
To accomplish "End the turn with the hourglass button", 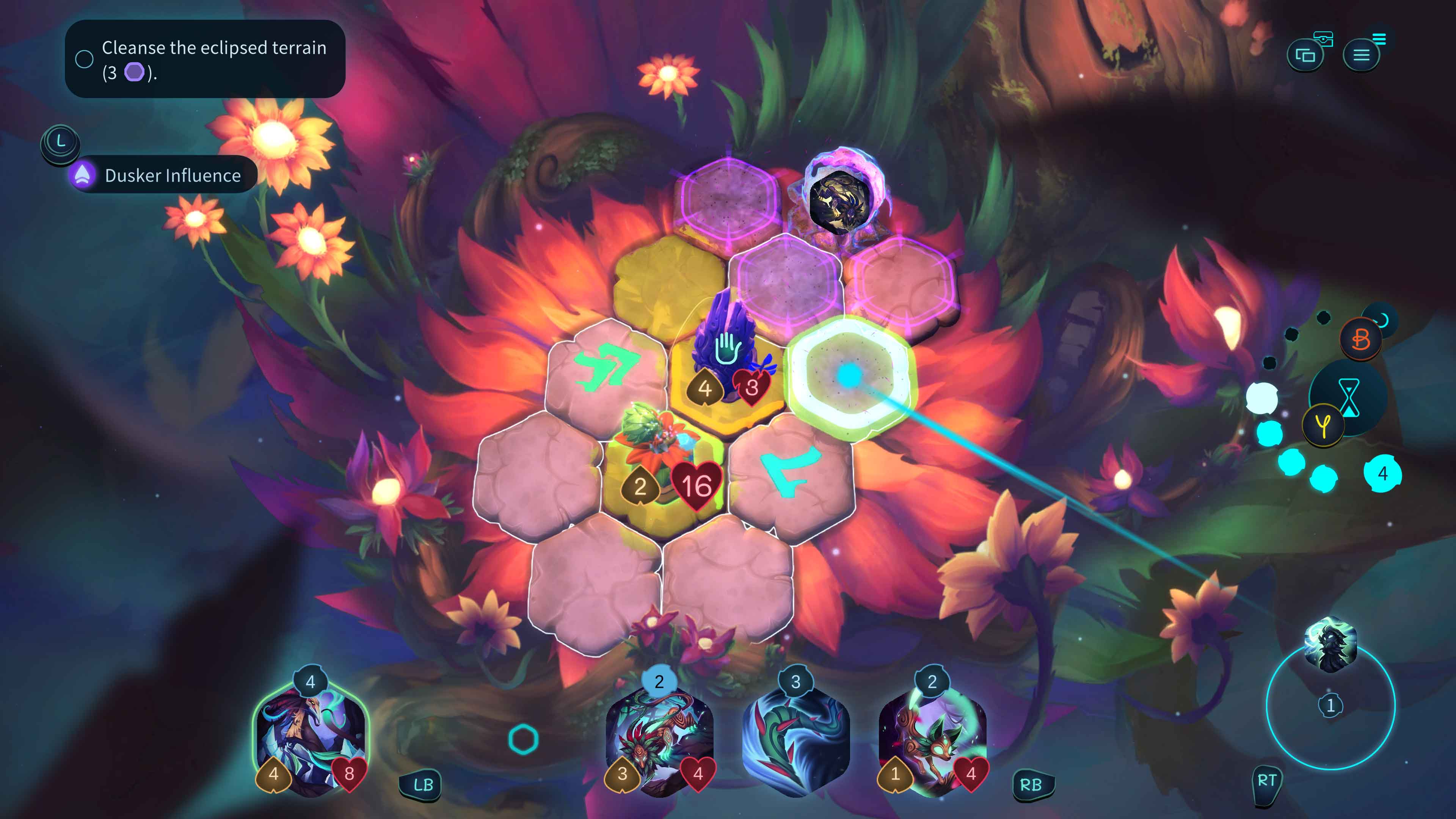I will coord(1349,397).
